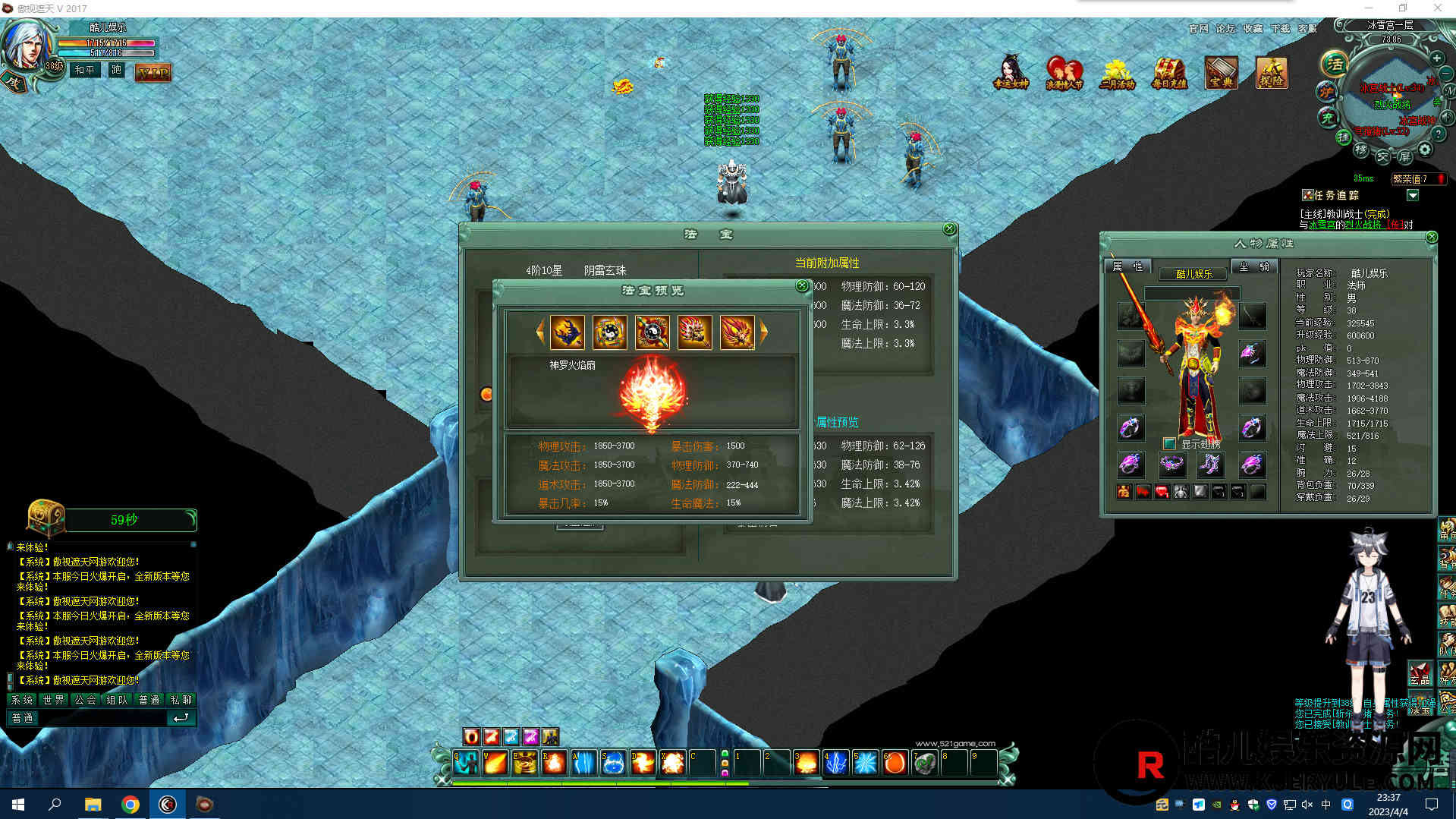
Task: Select the yin-yang orb artifact thumbnail
Action: point(652,332)
